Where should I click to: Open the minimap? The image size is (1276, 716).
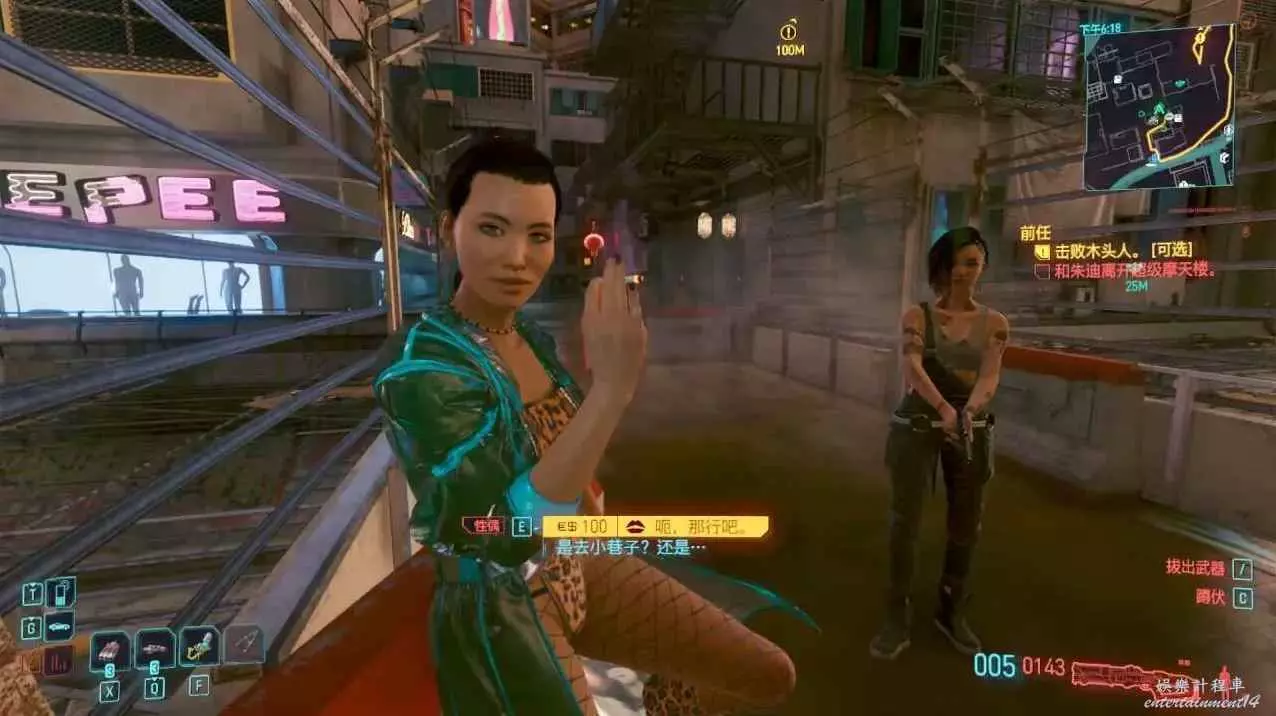[1158, 107]
